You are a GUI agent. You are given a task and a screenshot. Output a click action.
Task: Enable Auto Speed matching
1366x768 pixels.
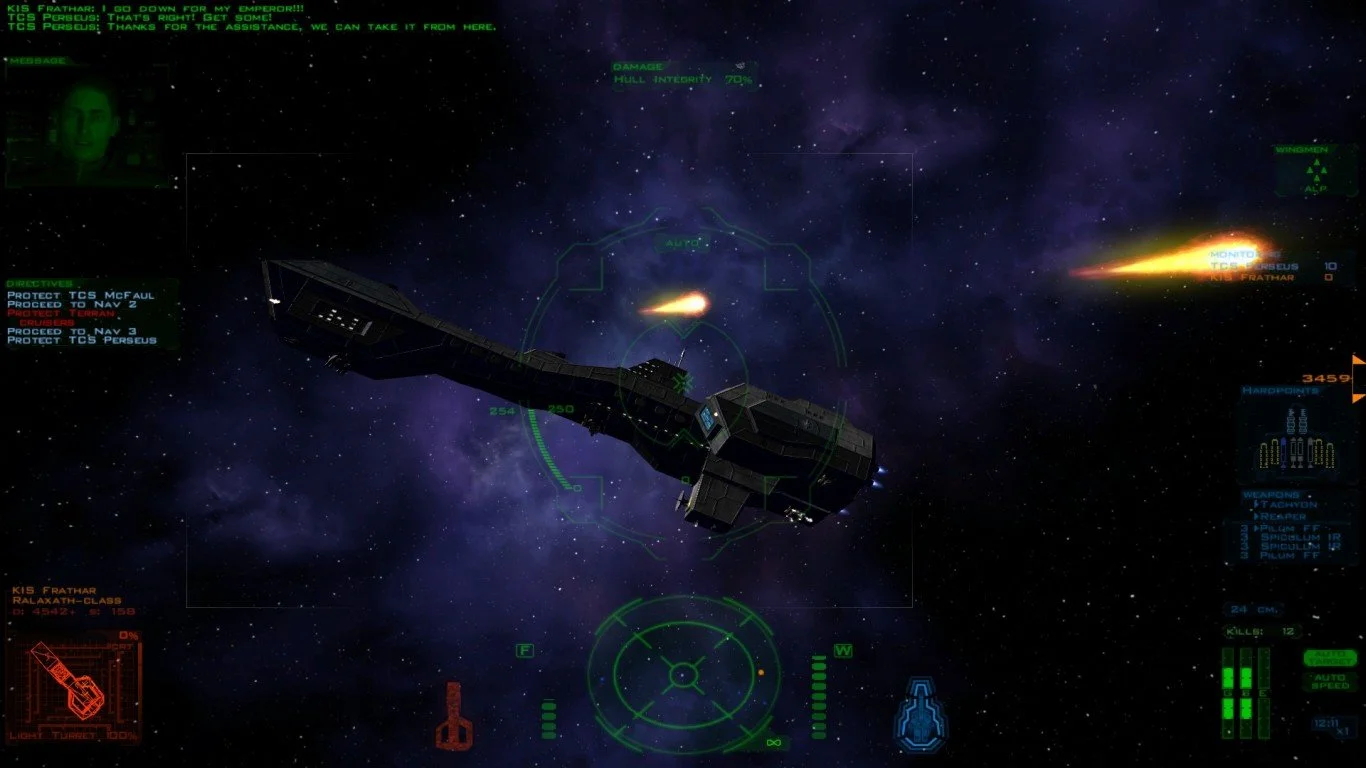pyautogui.click(x=1330, y=681)
